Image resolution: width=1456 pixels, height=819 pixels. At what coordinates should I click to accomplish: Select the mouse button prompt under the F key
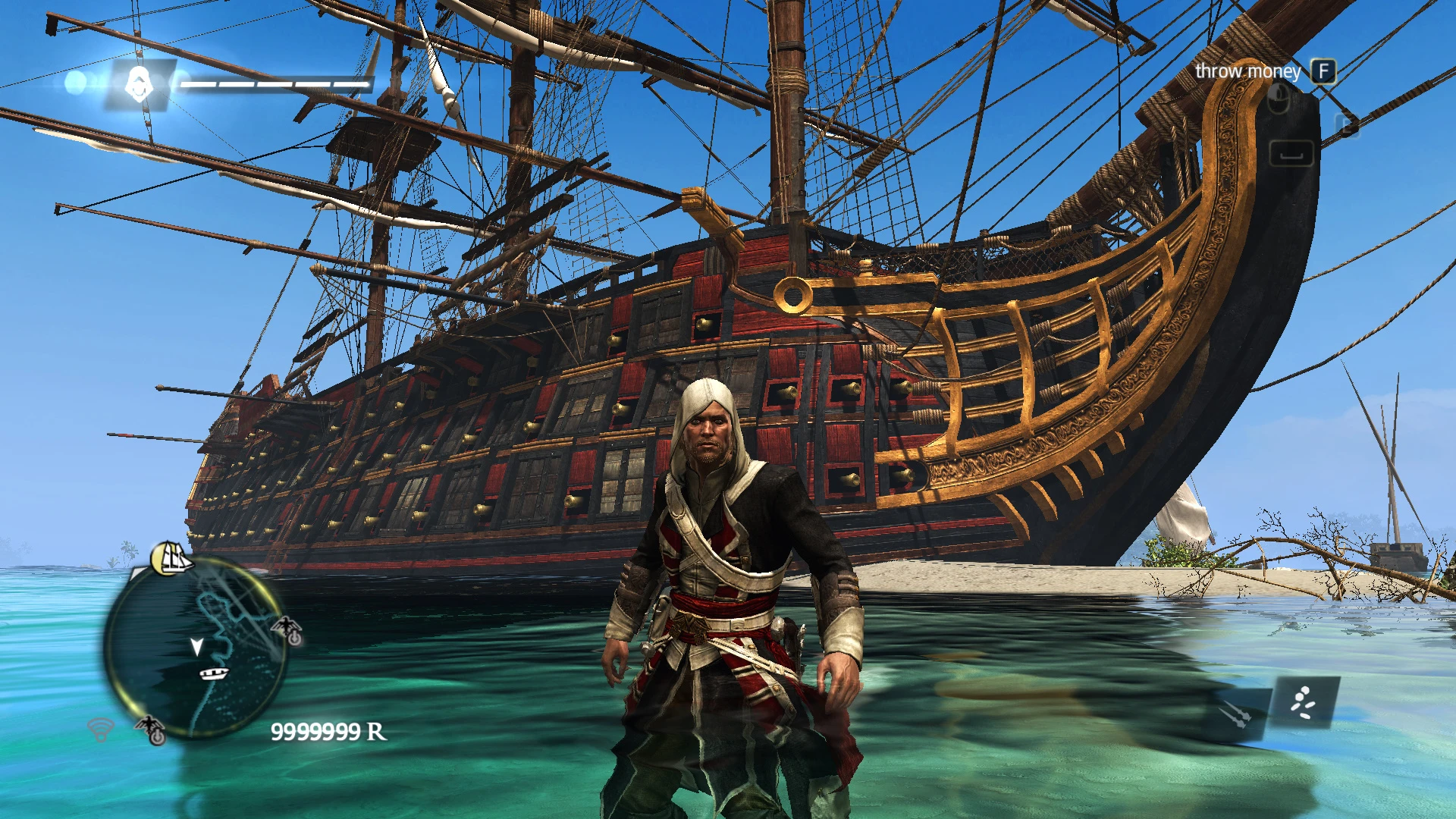click(x=1280, y=99)
